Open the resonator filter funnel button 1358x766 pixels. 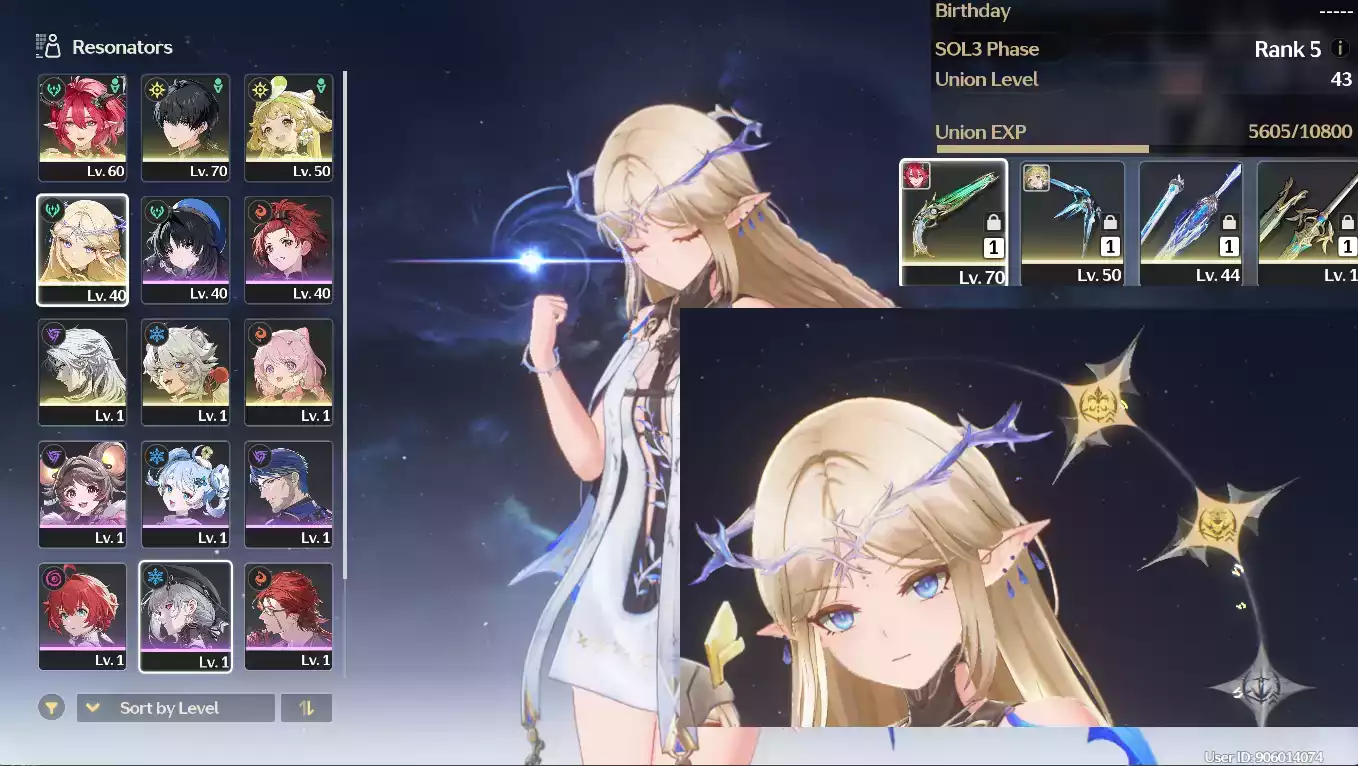[x=52, y=708]
